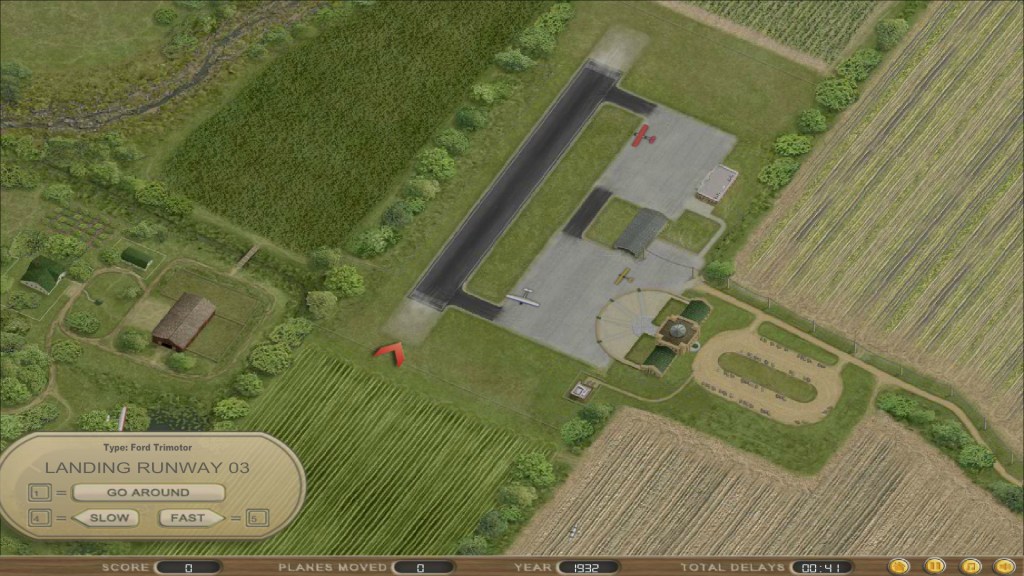Order the plane to go around
The height and width of the screenshot is (576, 1024).
tap(148, 492)
